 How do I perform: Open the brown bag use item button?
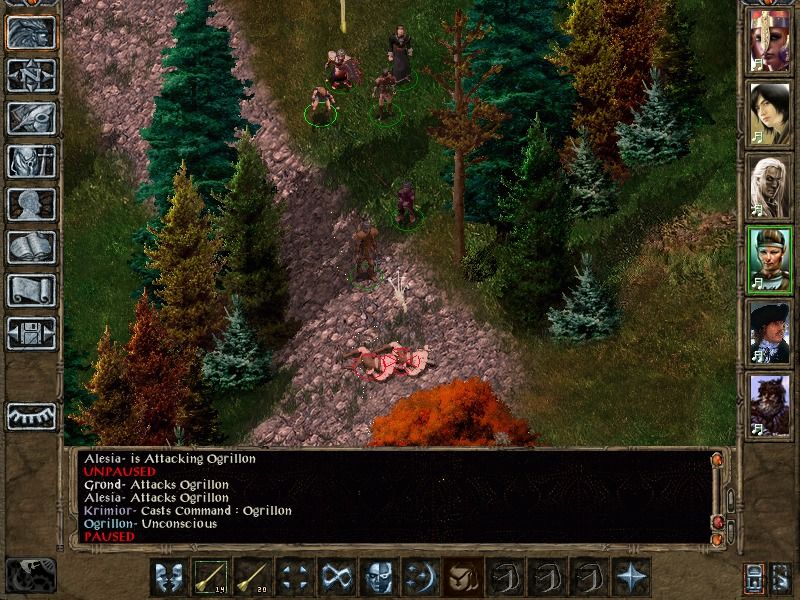(x=461, y=577)
